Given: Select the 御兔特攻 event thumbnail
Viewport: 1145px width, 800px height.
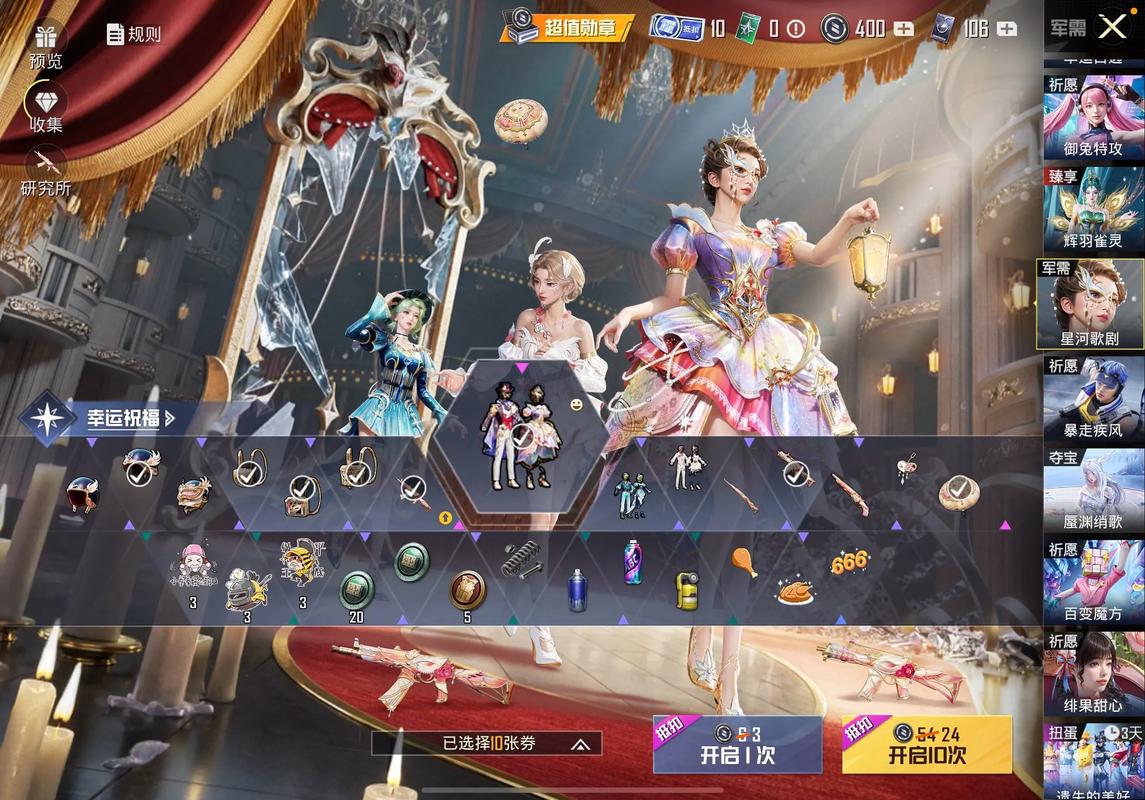Looking at the screenshot, I should click(x=1094, y=119).
